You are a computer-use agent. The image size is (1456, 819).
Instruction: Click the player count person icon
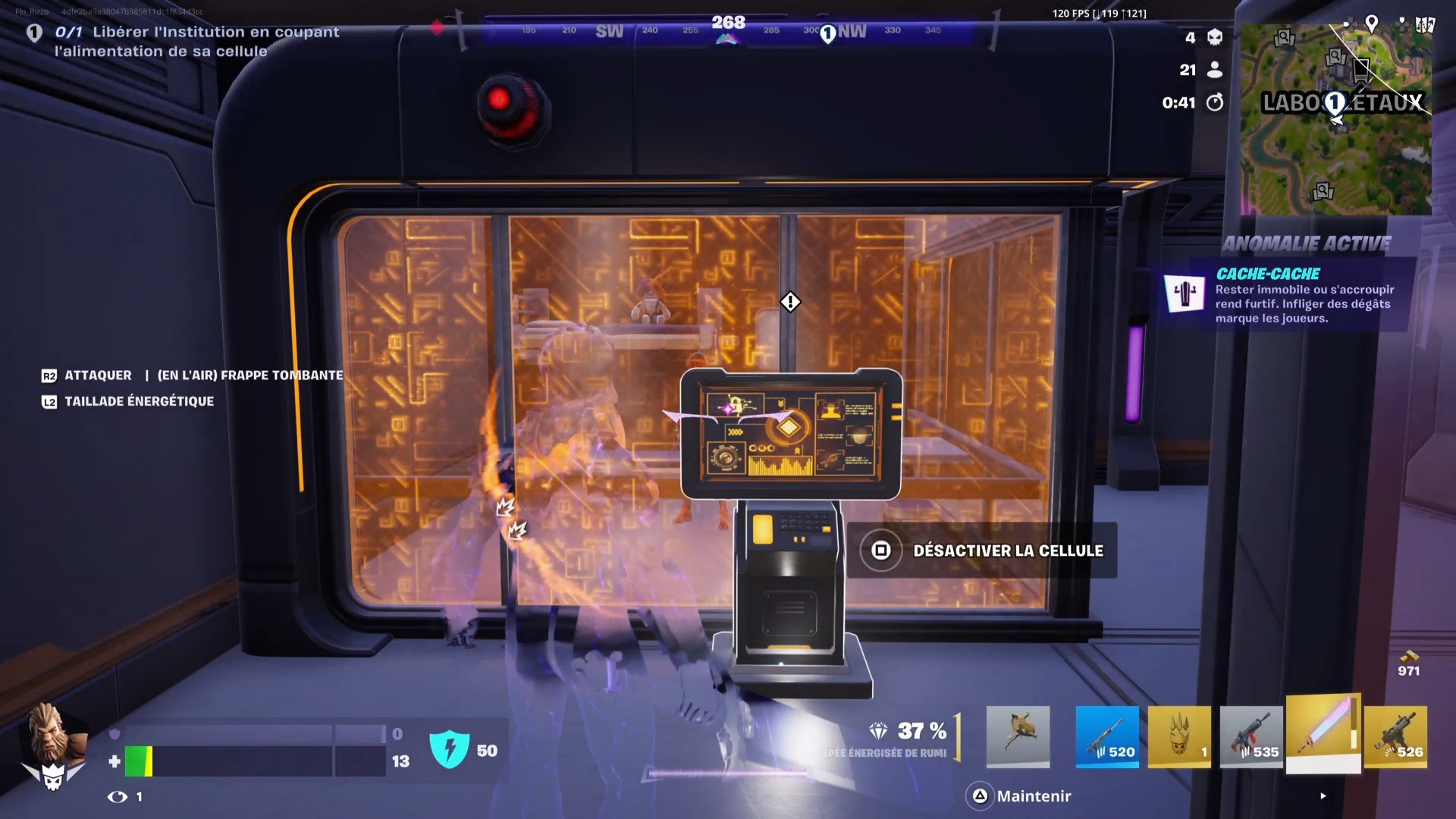pyautogui.click(x=1216, y=70)
